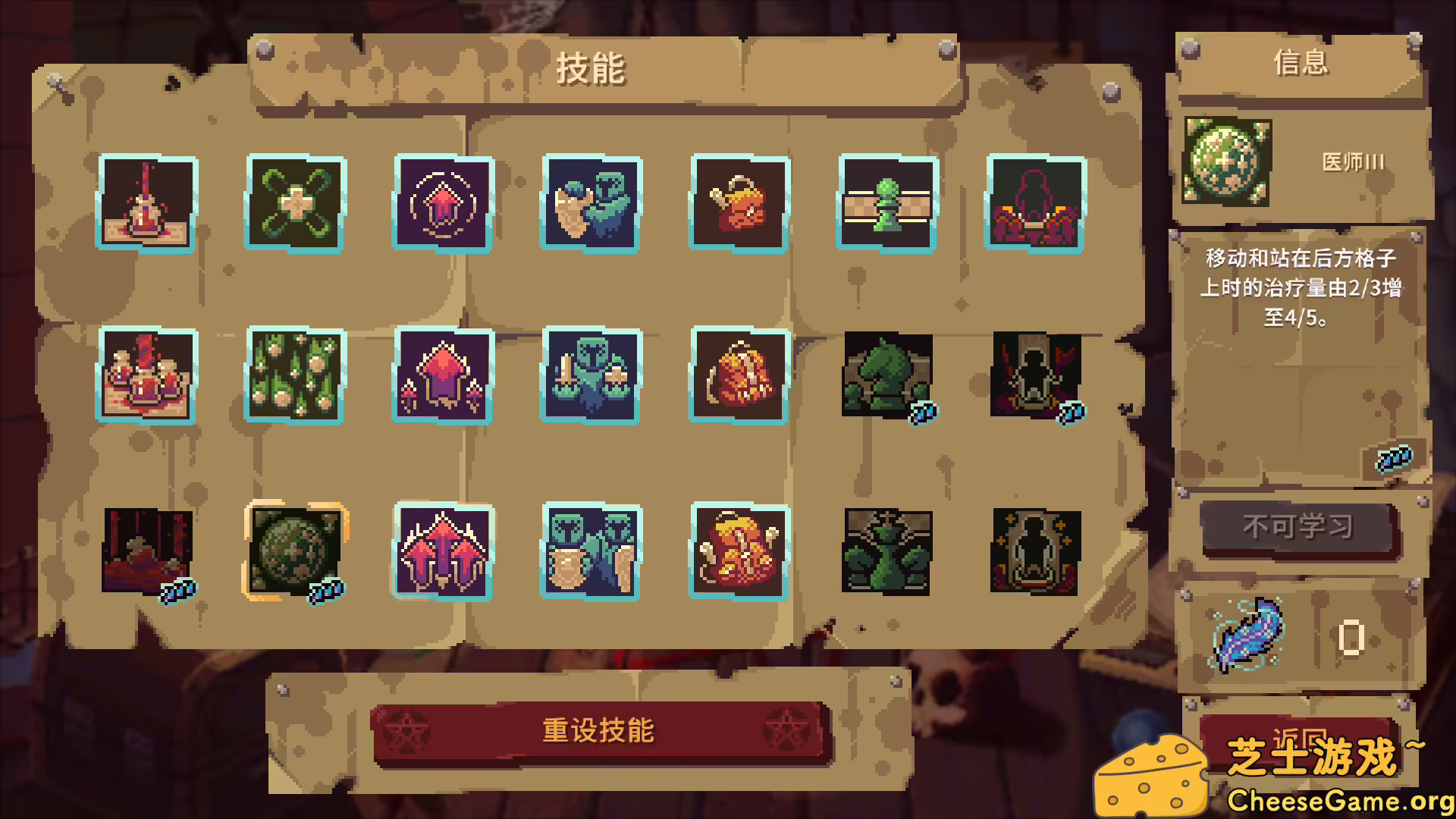The width and height of the screenshot is (1456, 819).
Task: Select the crimson arrow shrine skill
Action: (444, 378)
